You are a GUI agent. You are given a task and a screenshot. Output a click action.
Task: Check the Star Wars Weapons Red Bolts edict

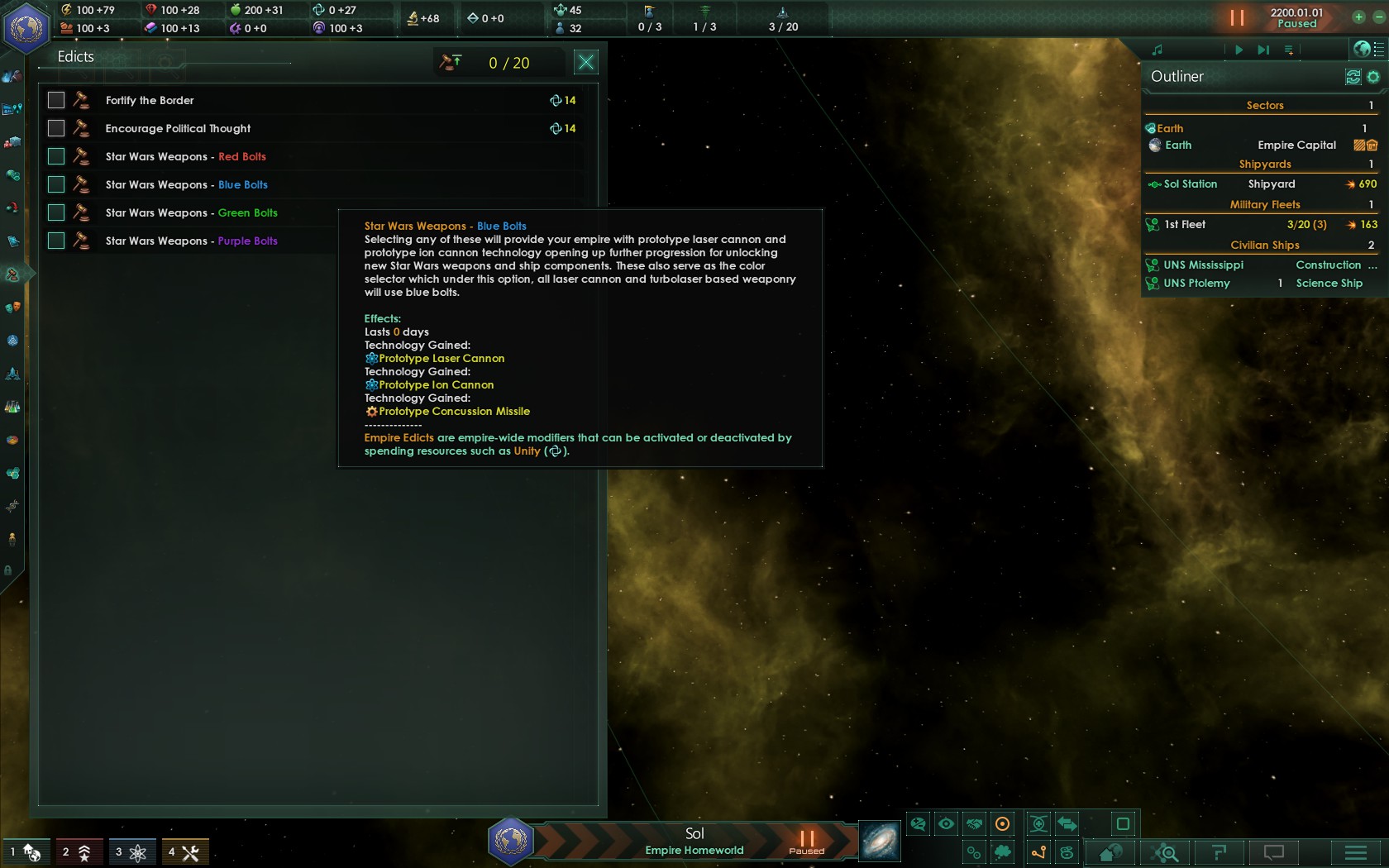tap(56, 156)
